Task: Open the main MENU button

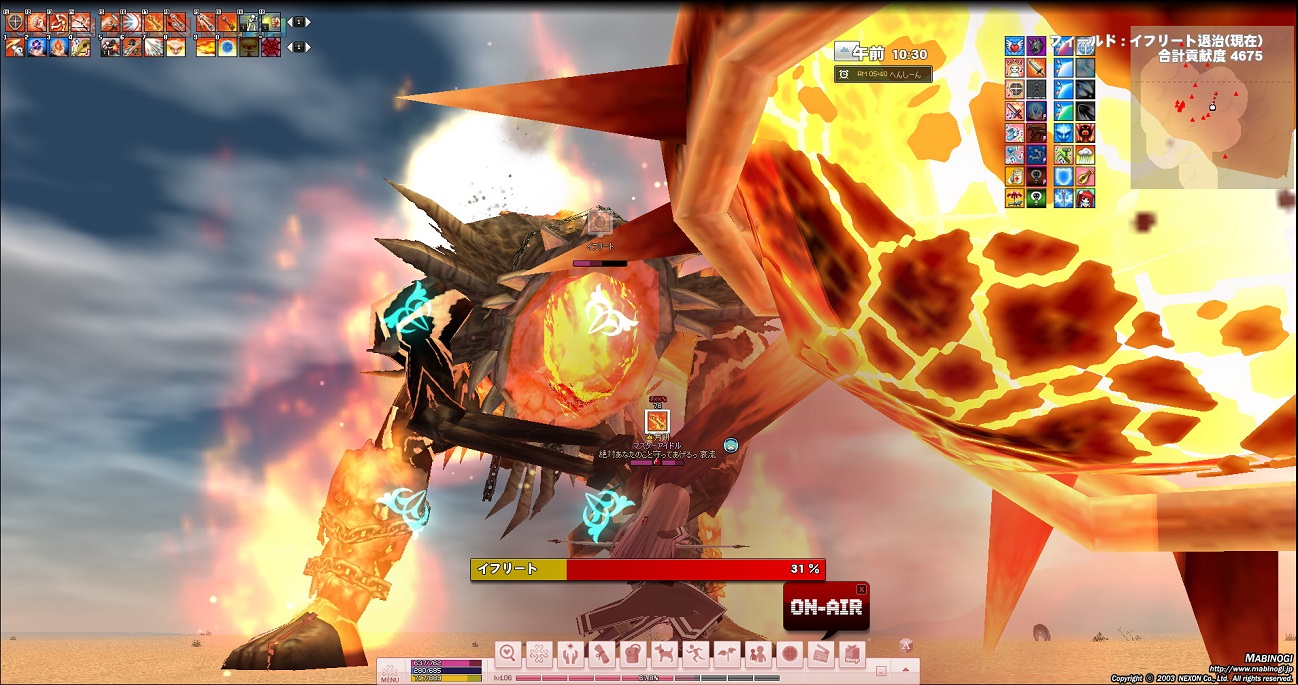Action: tap(390, 672)
